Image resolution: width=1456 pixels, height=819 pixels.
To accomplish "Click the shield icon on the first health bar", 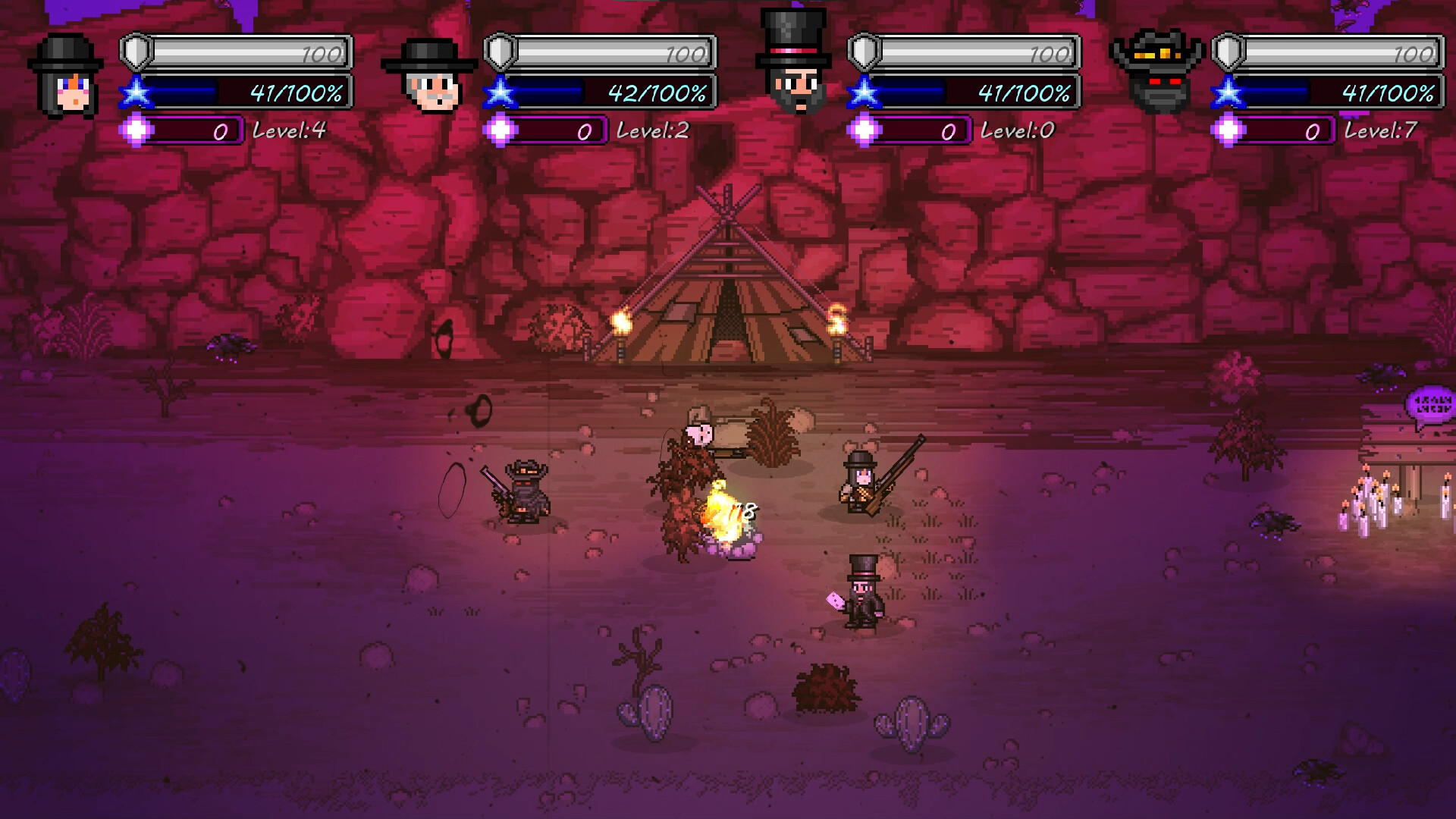I will [134, 51].
